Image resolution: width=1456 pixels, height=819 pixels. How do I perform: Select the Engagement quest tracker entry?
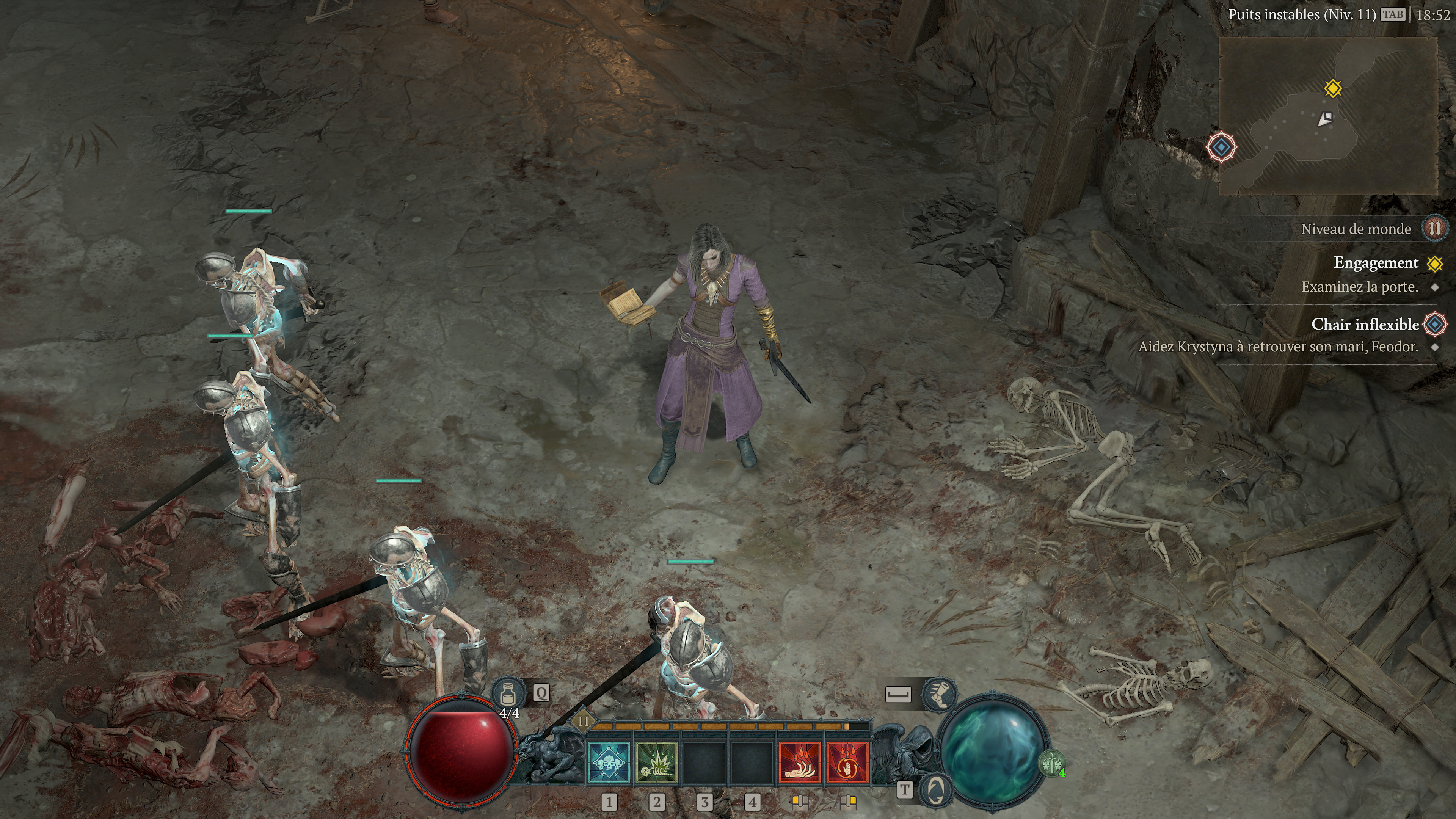tap(1376, 263)
